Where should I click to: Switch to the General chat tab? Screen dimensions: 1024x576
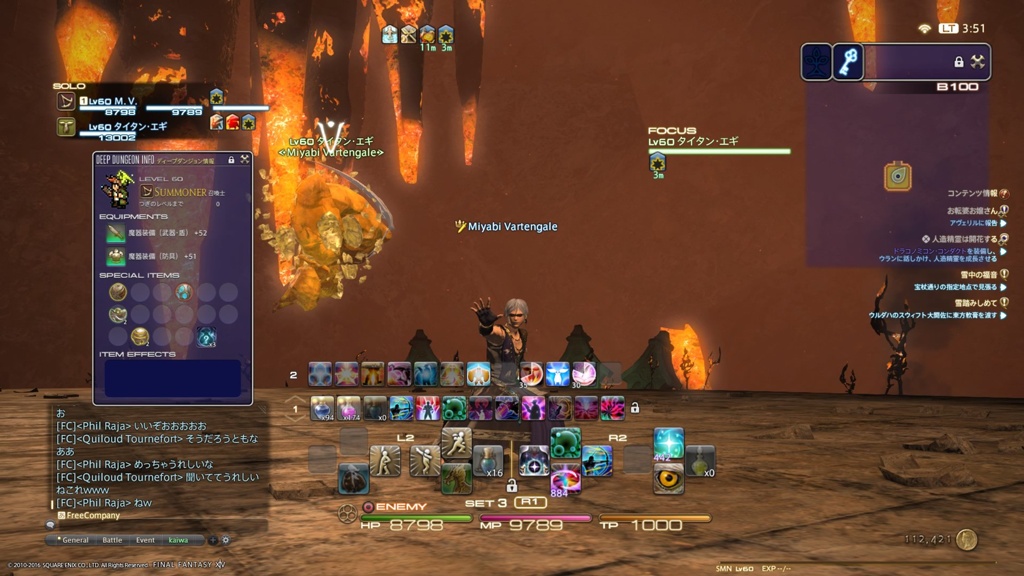pyautogui.click(x=75, y=540)
